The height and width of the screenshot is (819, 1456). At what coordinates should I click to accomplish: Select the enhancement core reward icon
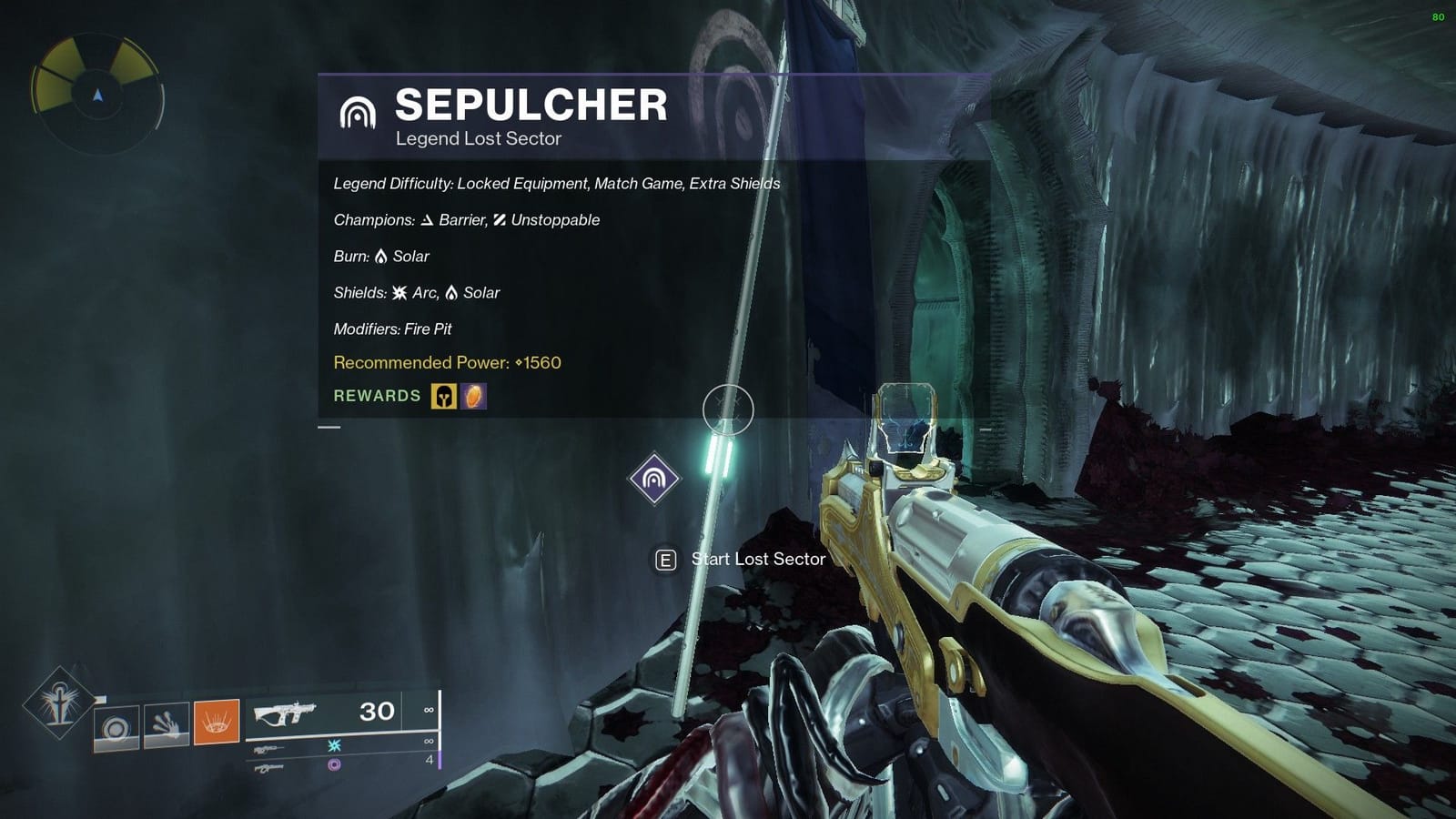pos(474,397)
